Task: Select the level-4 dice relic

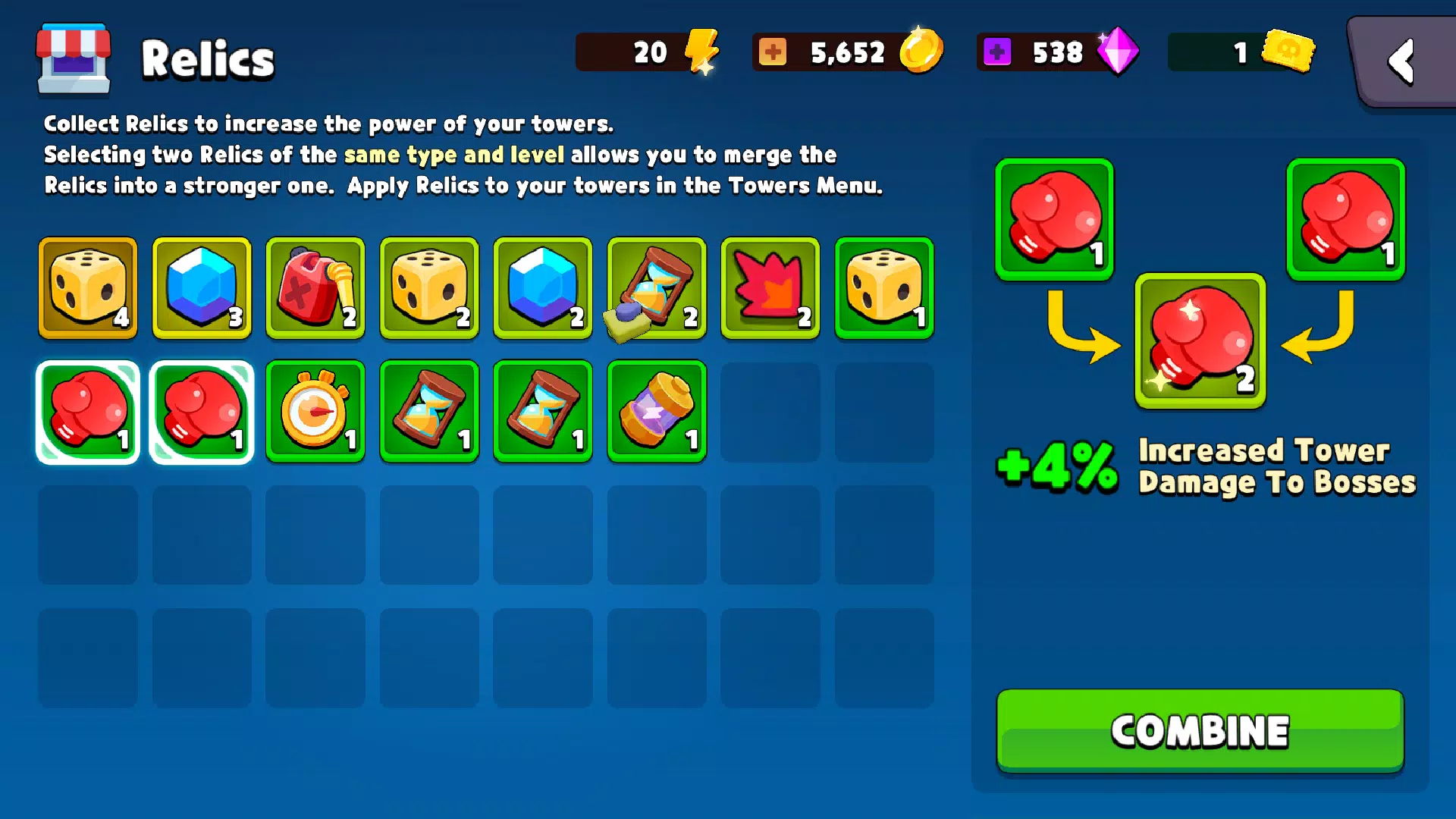Action: tap(87, 289)
